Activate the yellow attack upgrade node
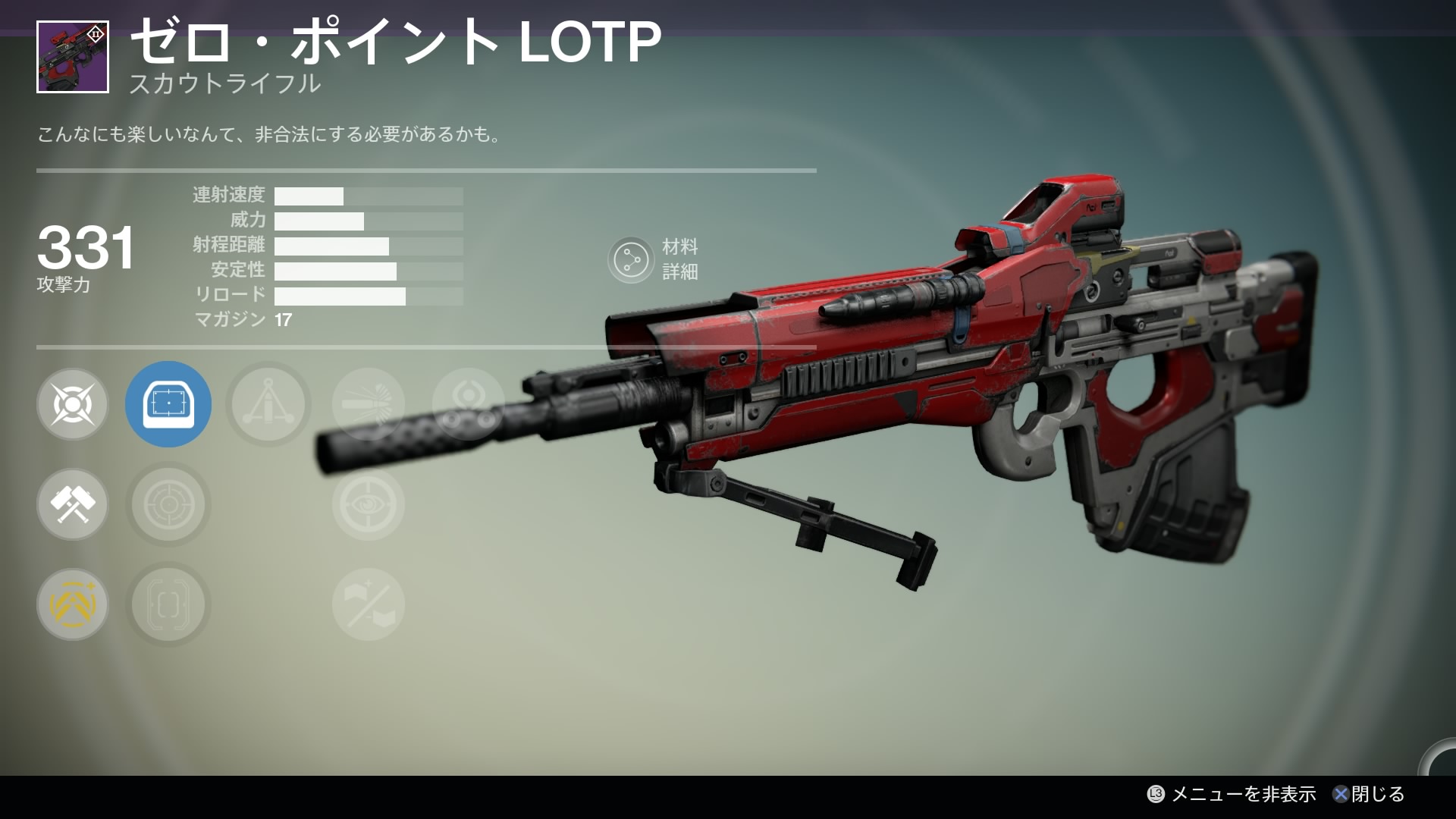Image resolution: width=1456 pixels, height=819 pixels. [x=73, y=604]
